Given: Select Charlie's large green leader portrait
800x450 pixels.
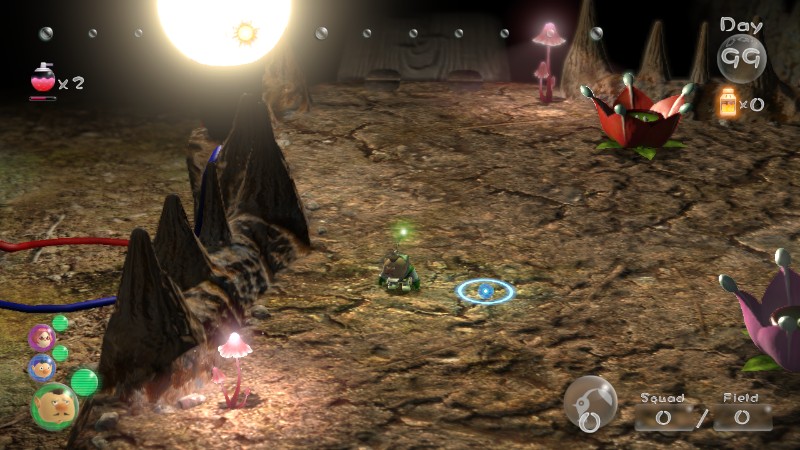Looking at the screenshot, I should tap(54, 405).
